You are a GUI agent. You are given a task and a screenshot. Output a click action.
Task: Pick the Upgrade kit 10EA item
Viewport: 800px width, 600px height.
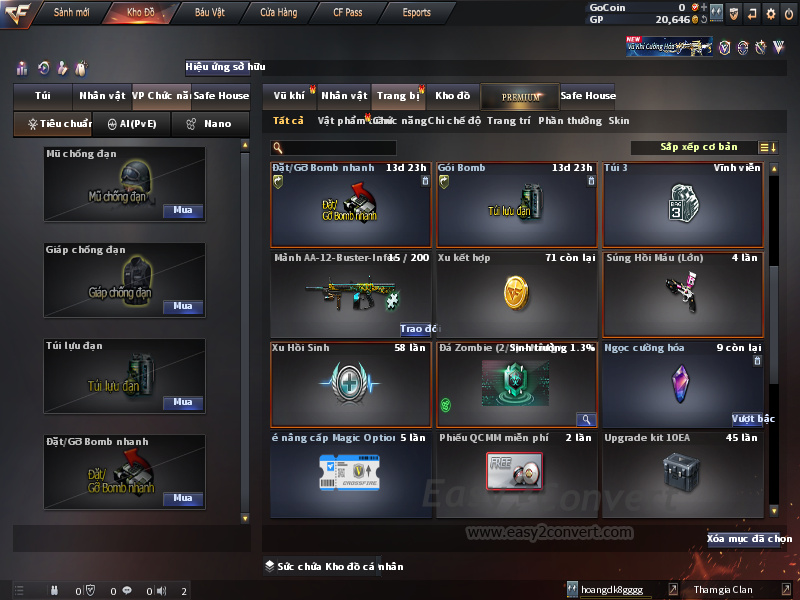[x=682, y=471]
